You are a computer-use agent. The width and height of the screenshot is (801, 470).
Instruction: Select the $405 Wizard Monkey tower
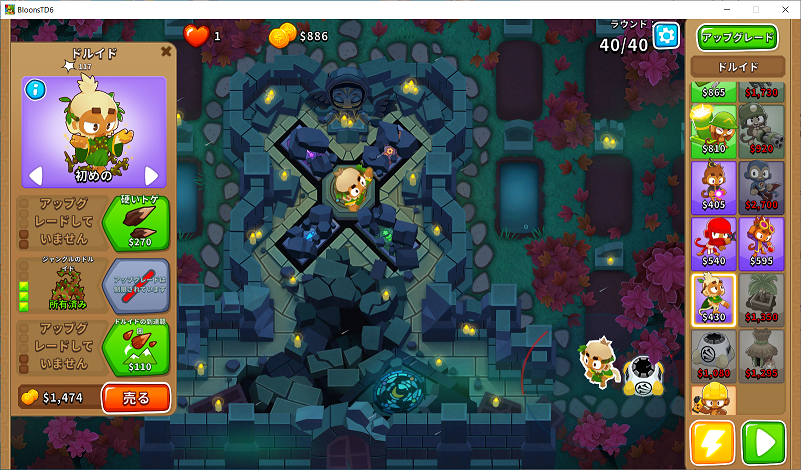(714, 185)
